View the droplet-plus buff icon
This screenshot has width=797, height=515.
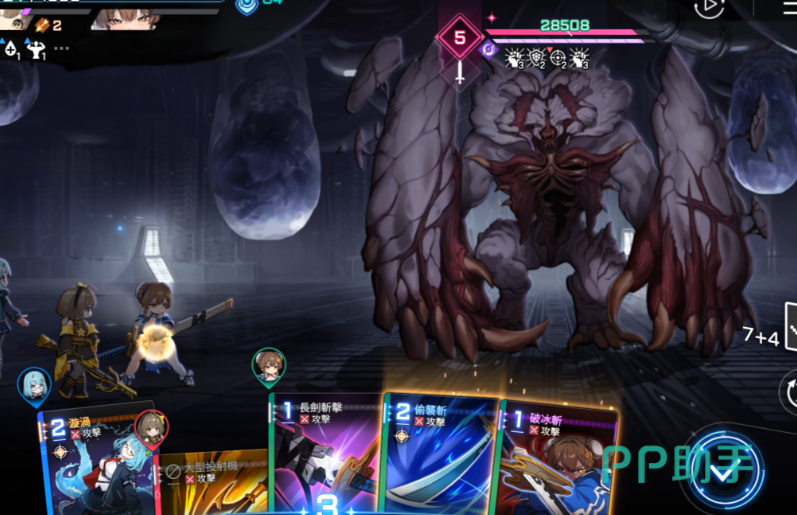tap(11, 48)
